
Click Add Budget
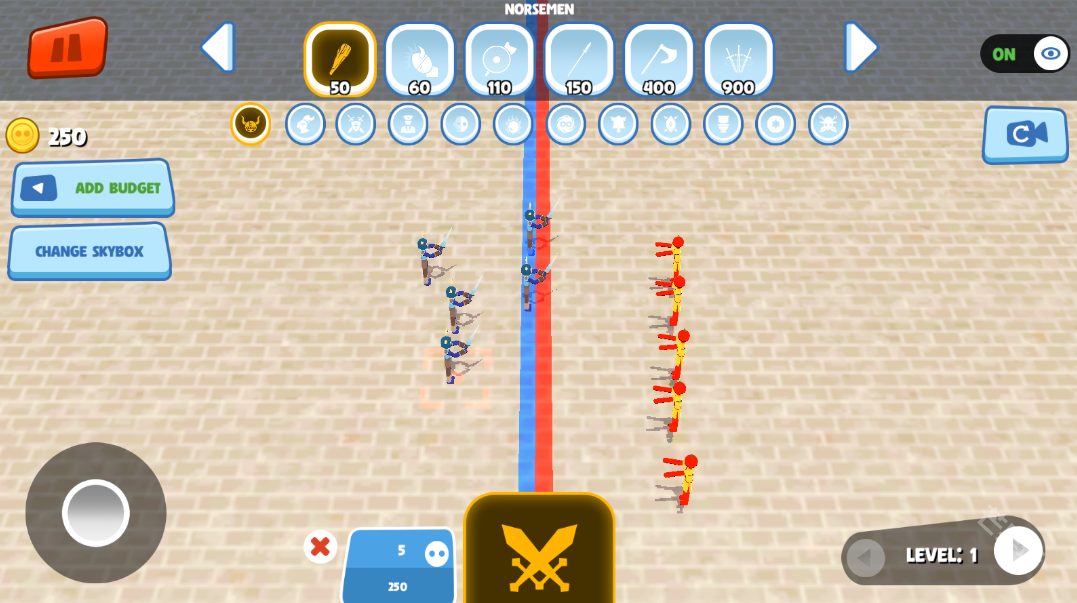[93, 187]
